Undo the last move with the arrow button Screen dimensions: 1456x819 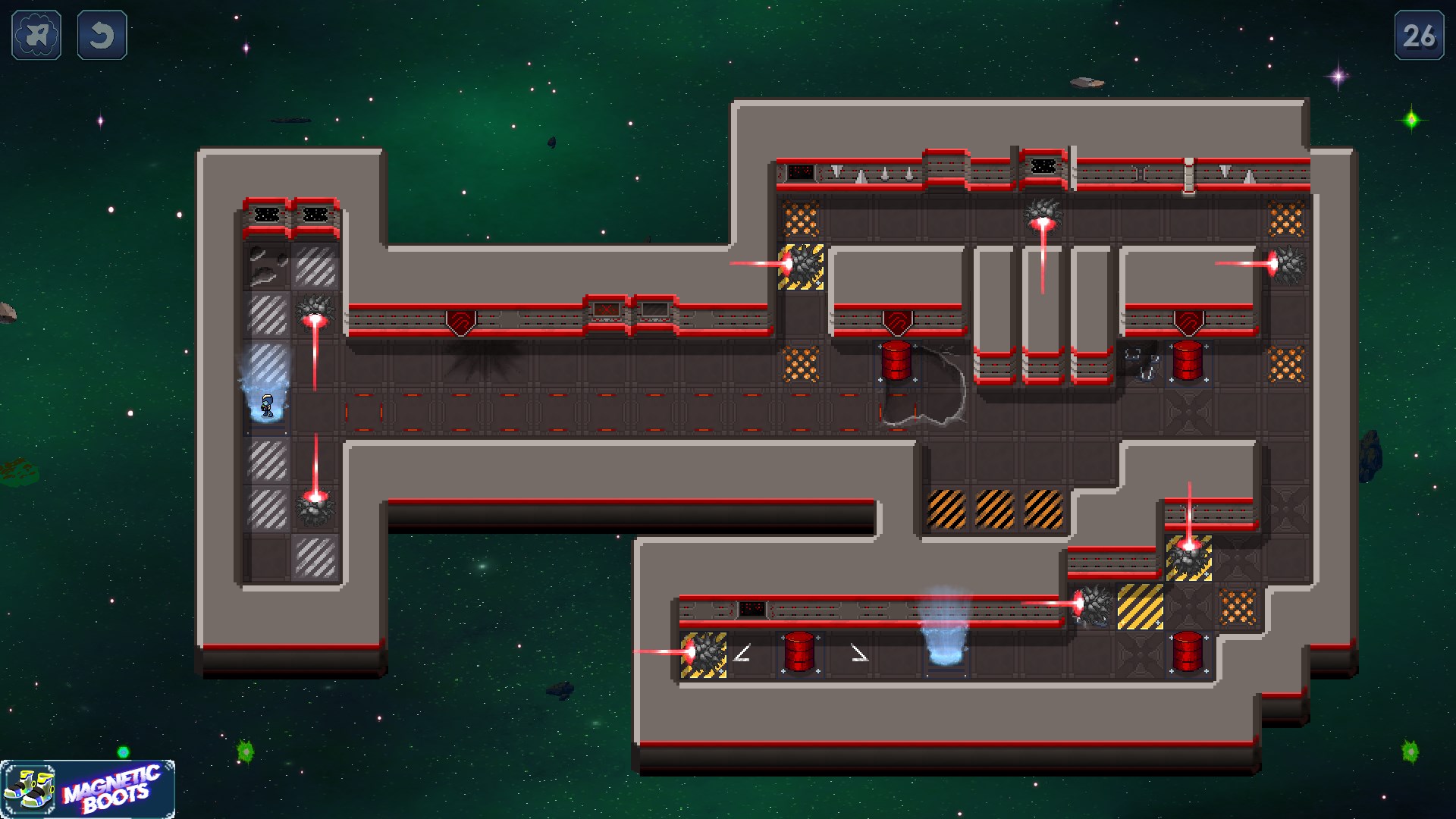coord(102,35)
